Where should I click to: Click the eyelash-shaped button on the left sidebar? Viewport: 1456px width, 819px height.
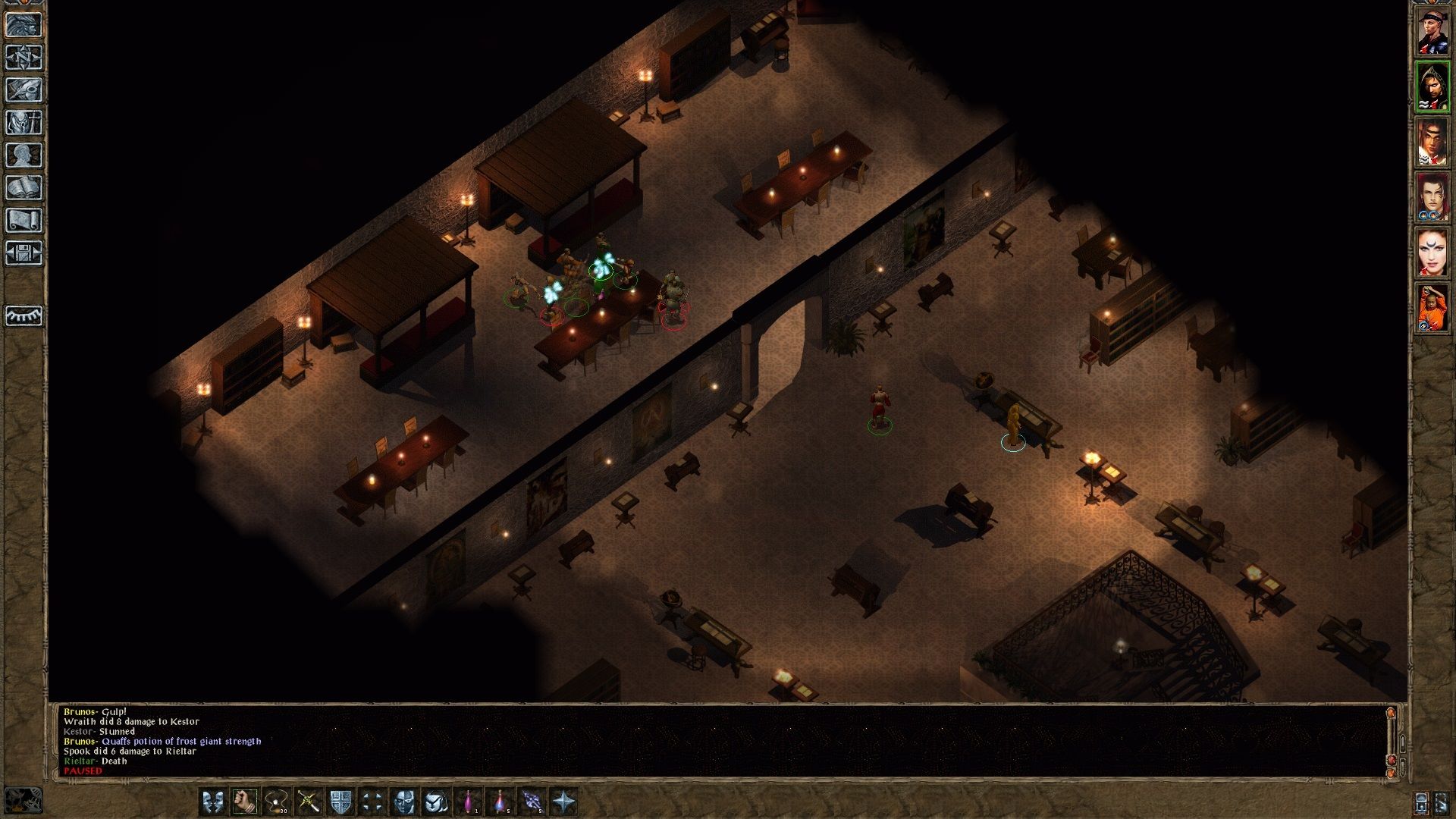[x=24, y=315]
